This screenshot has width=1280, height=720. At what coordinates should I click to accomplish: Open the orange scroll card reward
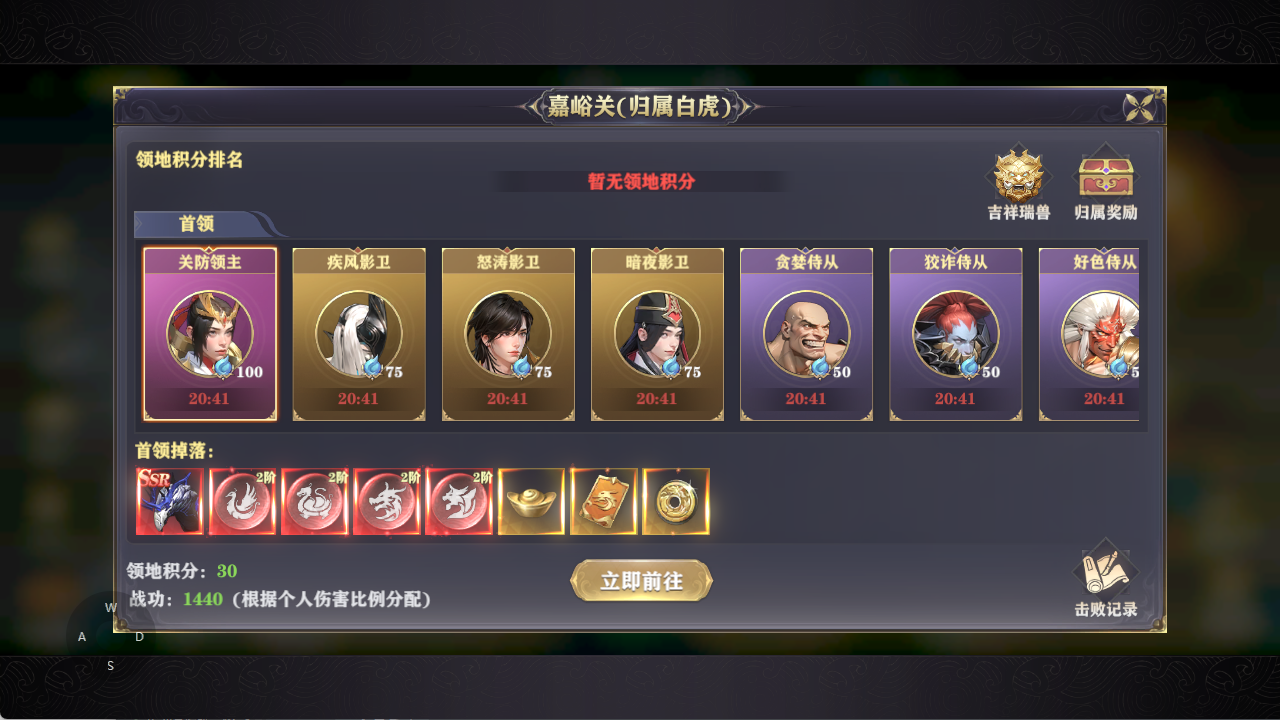click(x=604, y=501)
